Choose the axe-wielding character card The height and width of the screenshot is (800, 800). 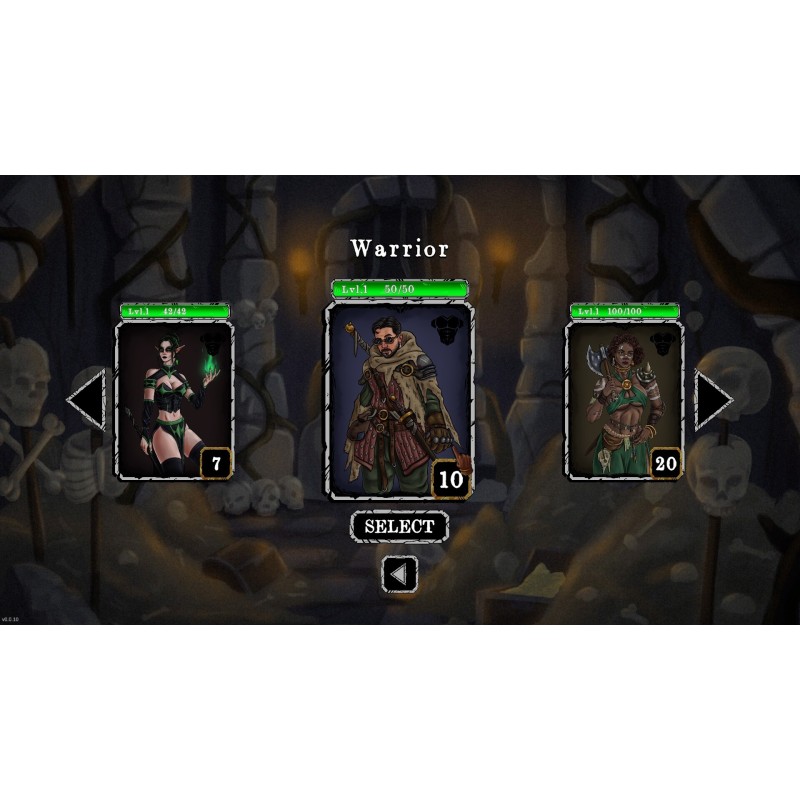click(624, 400)
